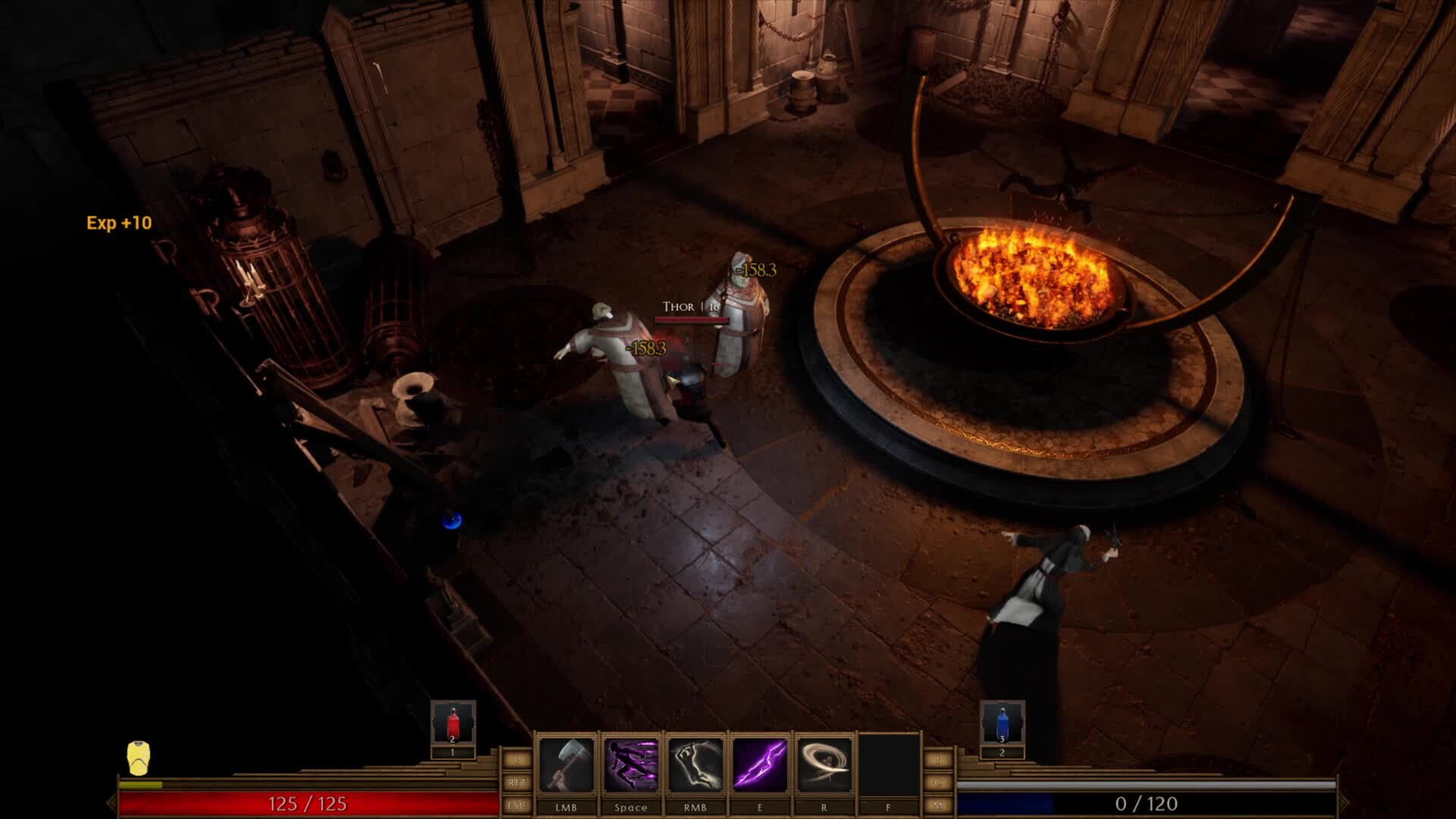Screen dimensions: 1456x819
Task: Select the axe attack skill
Action: point(566,764)
